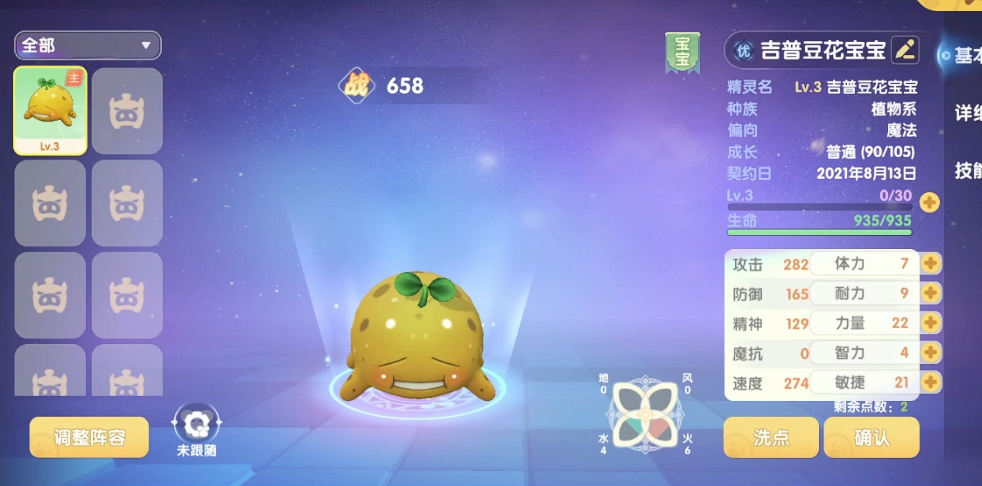982x486 pixels.
Task: Click the element attribute flower chart
Action: (644, 413)
